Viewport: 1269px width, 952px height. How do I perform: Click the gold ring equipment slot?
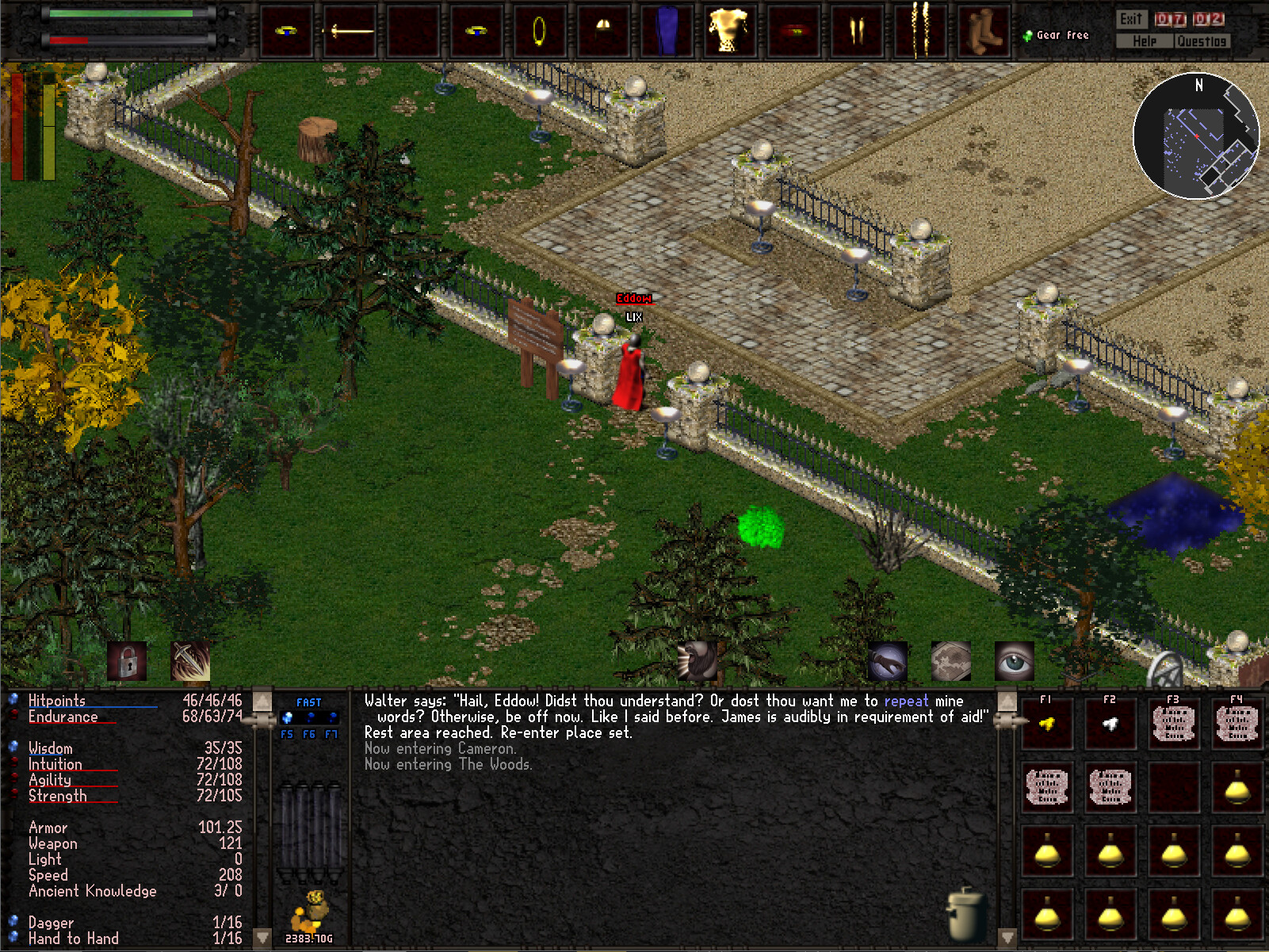pos(540,32)
